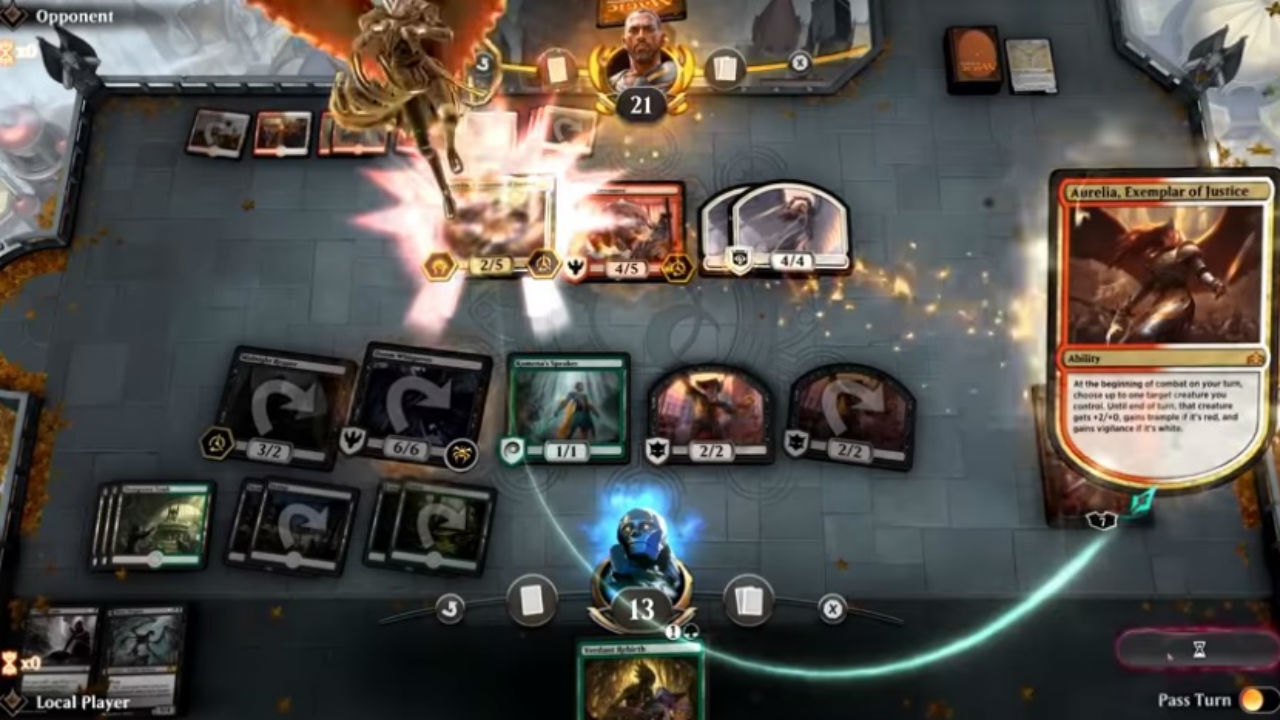Screen dimensions: 1280x720
Task: Click the player's curved-arrow phase icon
Action: 450,607
